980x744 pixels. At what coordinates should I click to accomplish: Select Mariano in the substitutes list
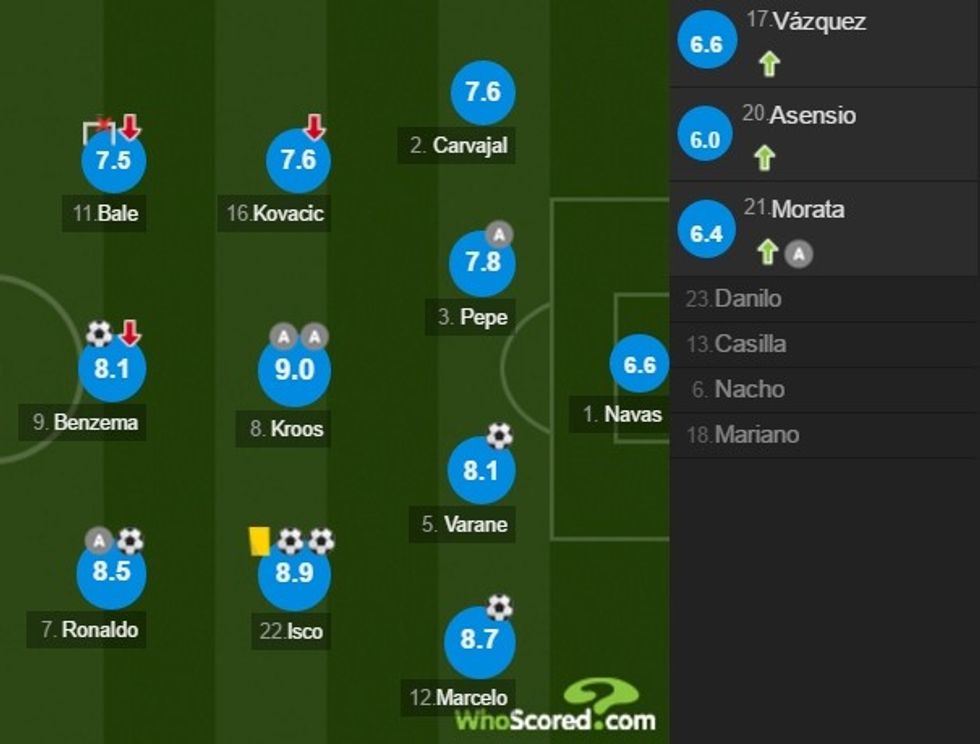(x=824, y=435)
